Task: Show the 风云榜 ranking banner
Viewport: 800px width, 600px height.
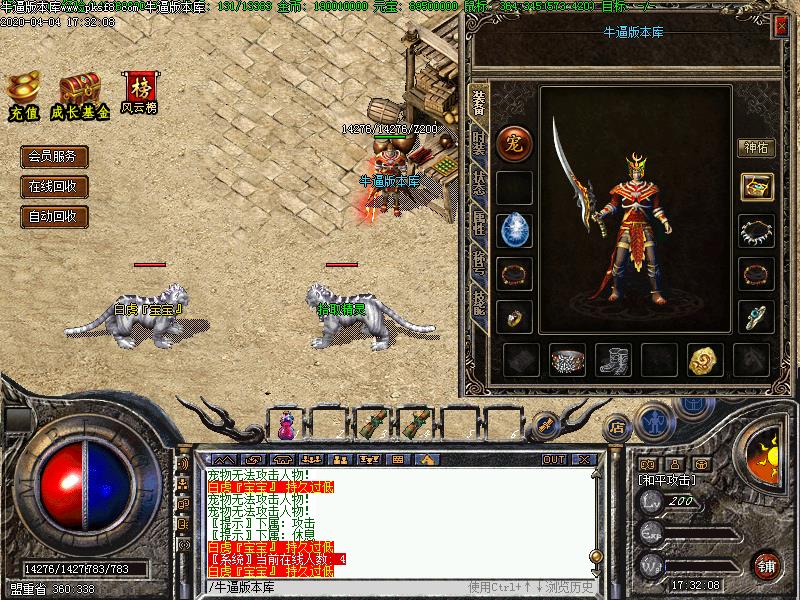Action: tap(138, 90)
